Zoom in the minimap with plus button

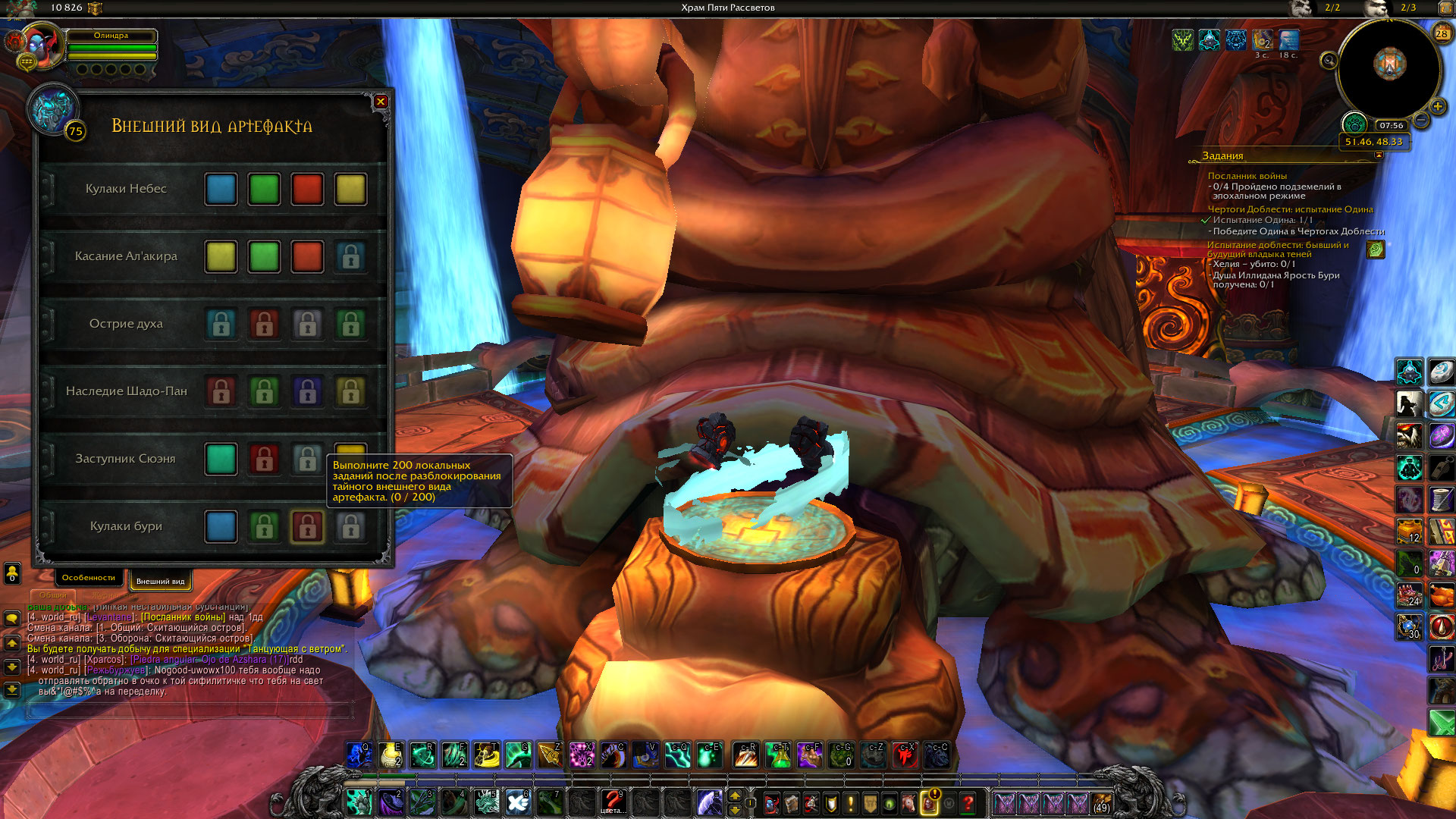tap(1437, 106)
